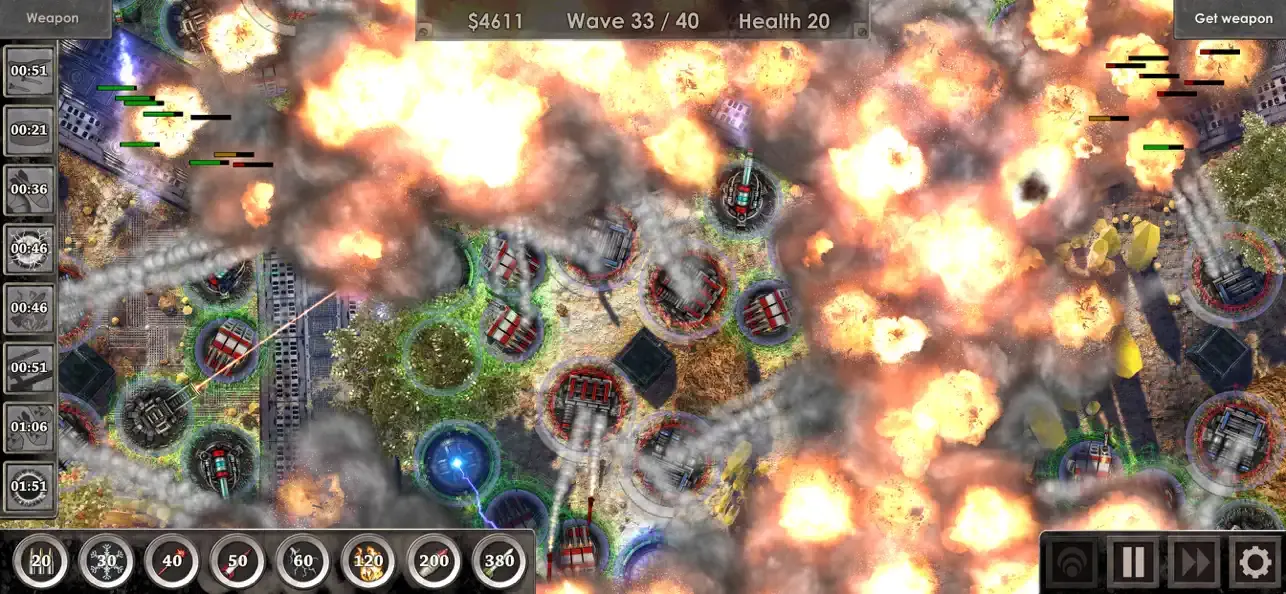This screenshot has width=1286, height=594.
Task: Select the 50-cost rocket tower
Action: tap(237, 561)
